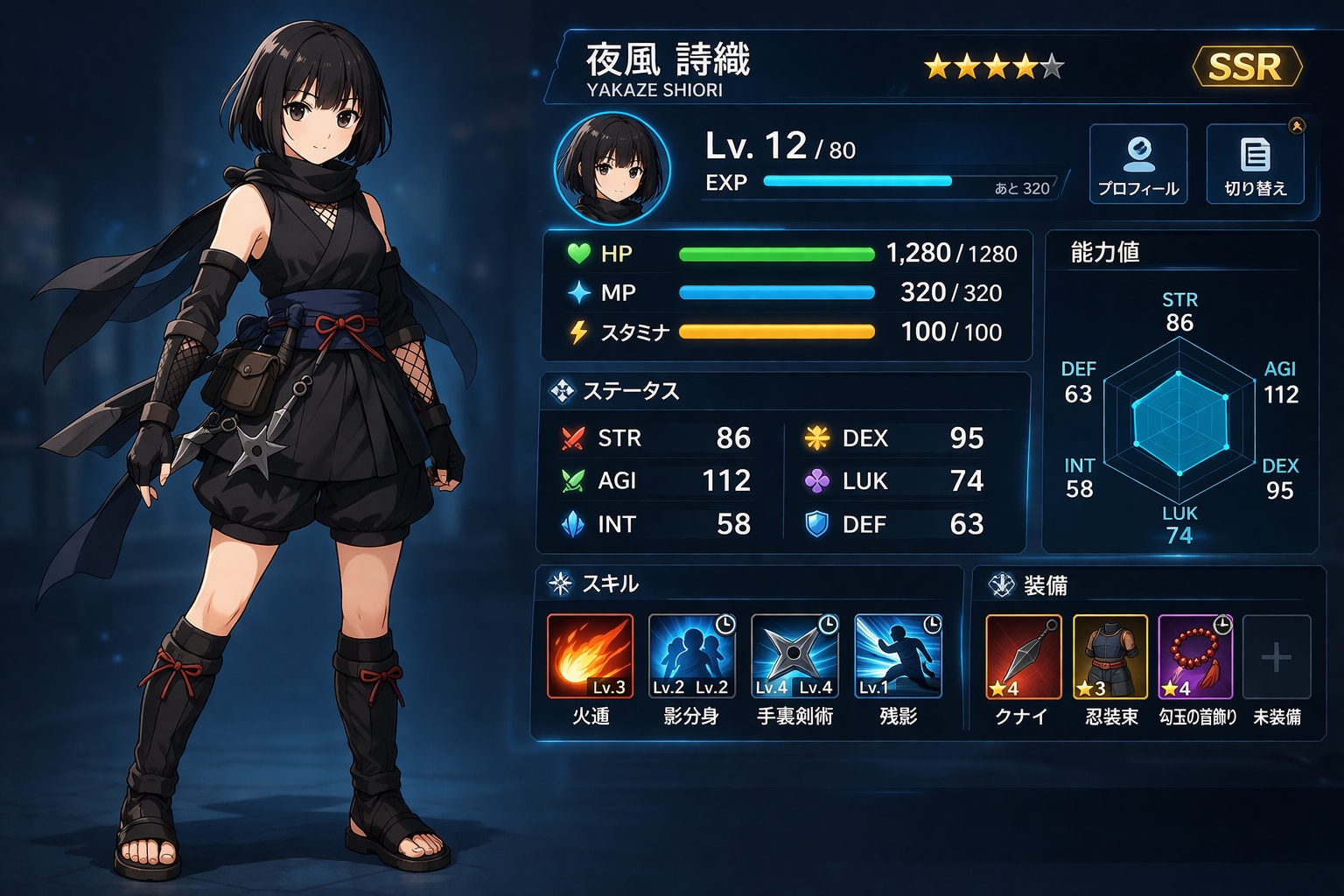Select the 忍装束 ninja outfit slot
The image size is (1344, 896).
pyautogui.click(x=1109, y=656)
